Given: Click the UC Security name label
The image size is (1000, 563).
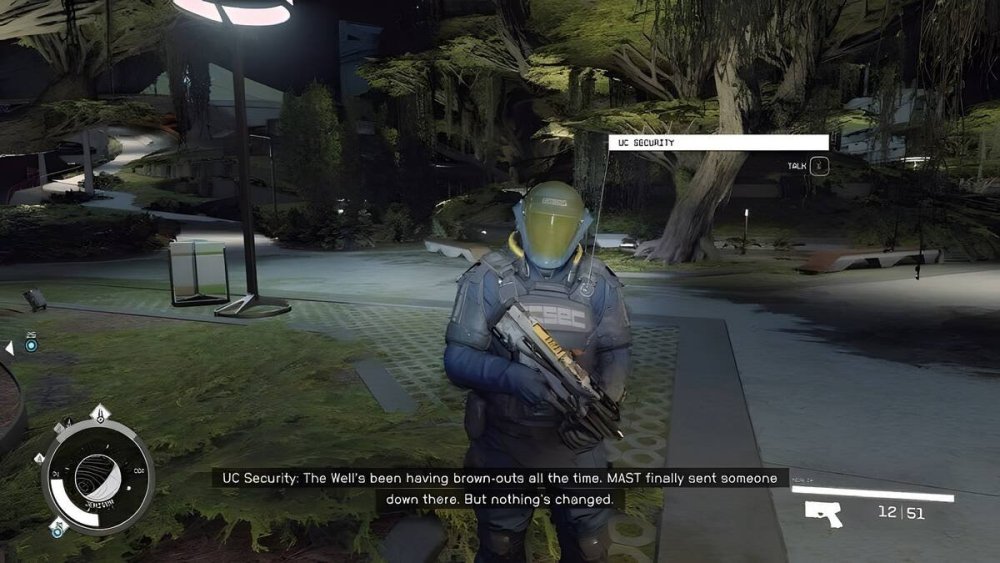Looking at the screenshot, I should 718,143.
